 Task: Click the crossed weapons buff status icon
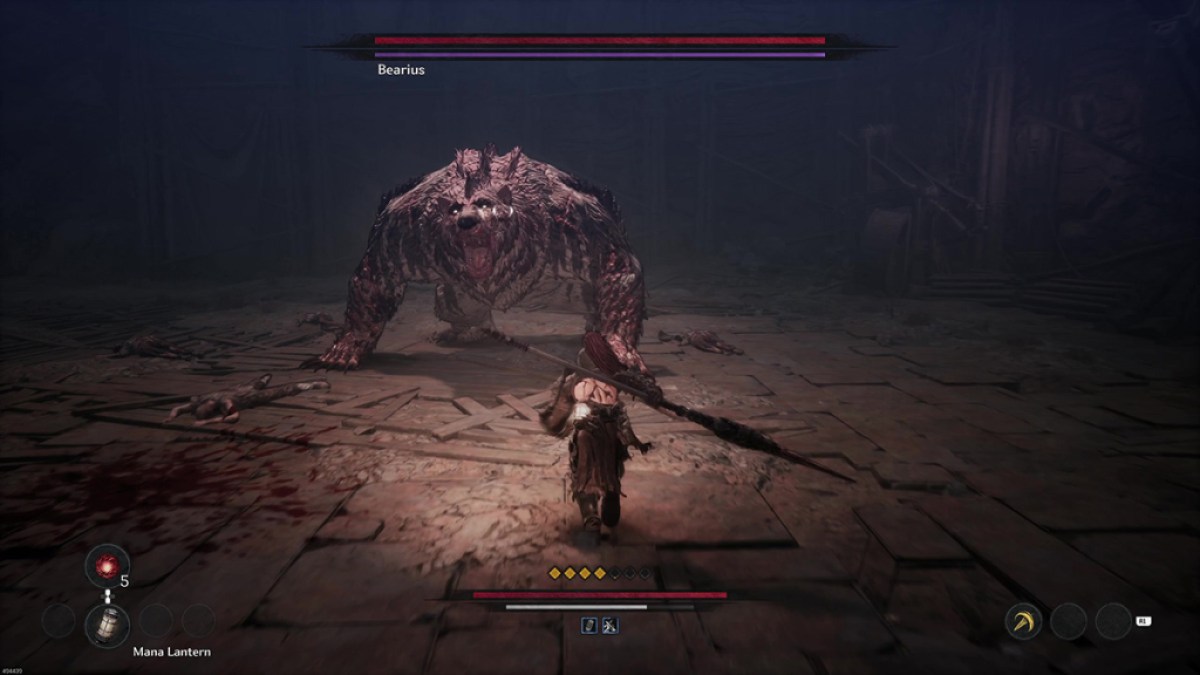(x=610, y=625)
